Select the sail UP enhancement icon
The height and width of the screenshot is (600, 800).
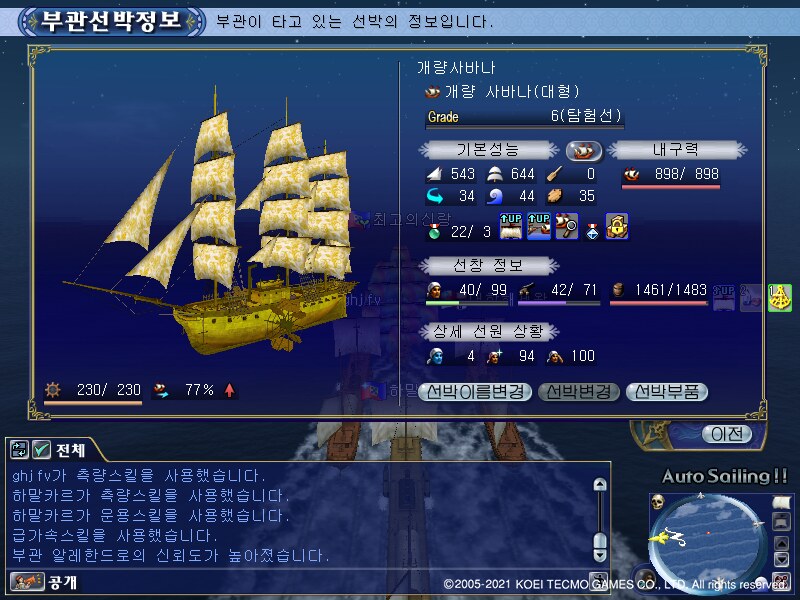tap(510, 225)
